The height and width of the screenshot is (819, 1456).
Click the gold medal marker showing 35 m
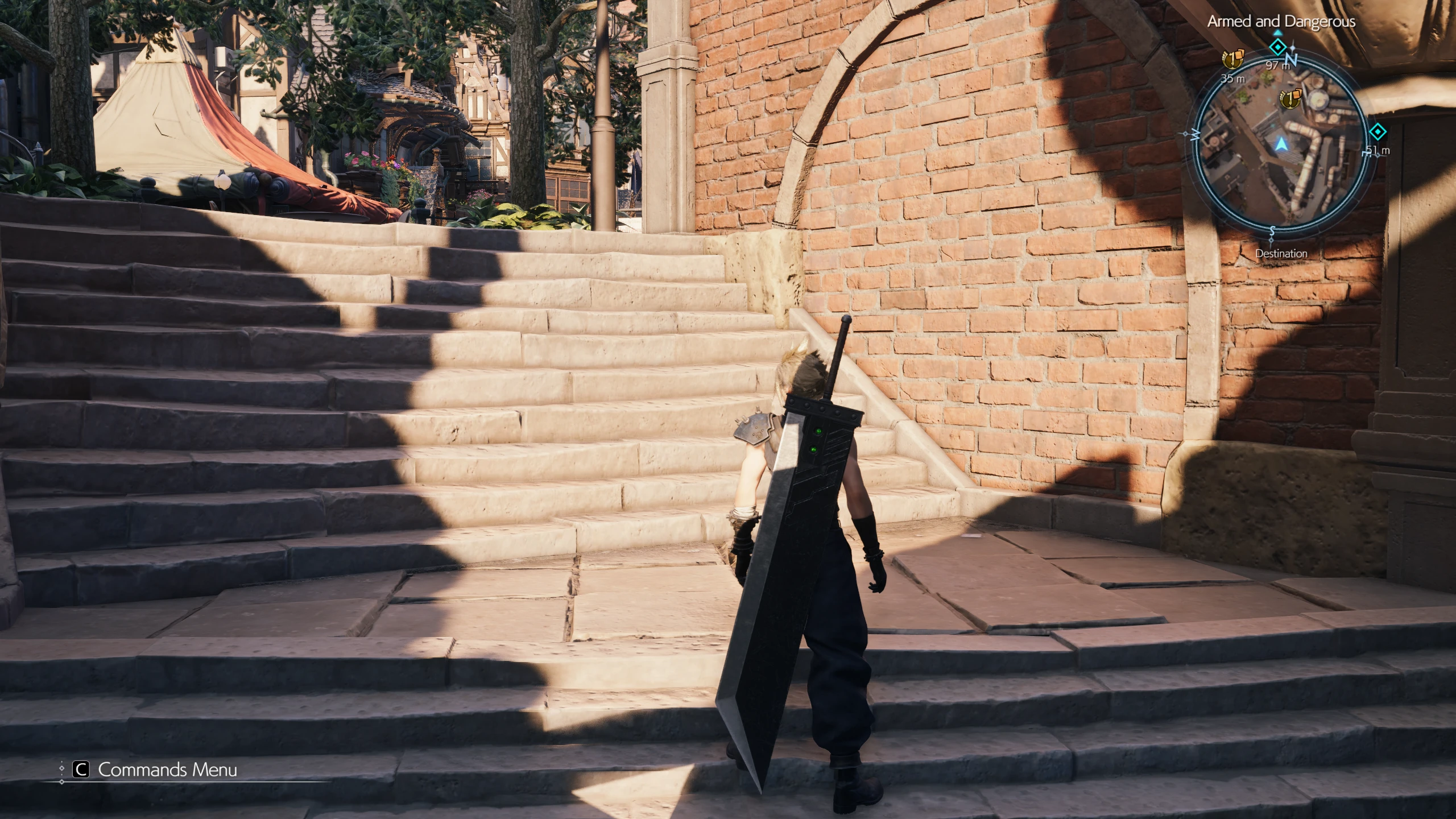1232,59
